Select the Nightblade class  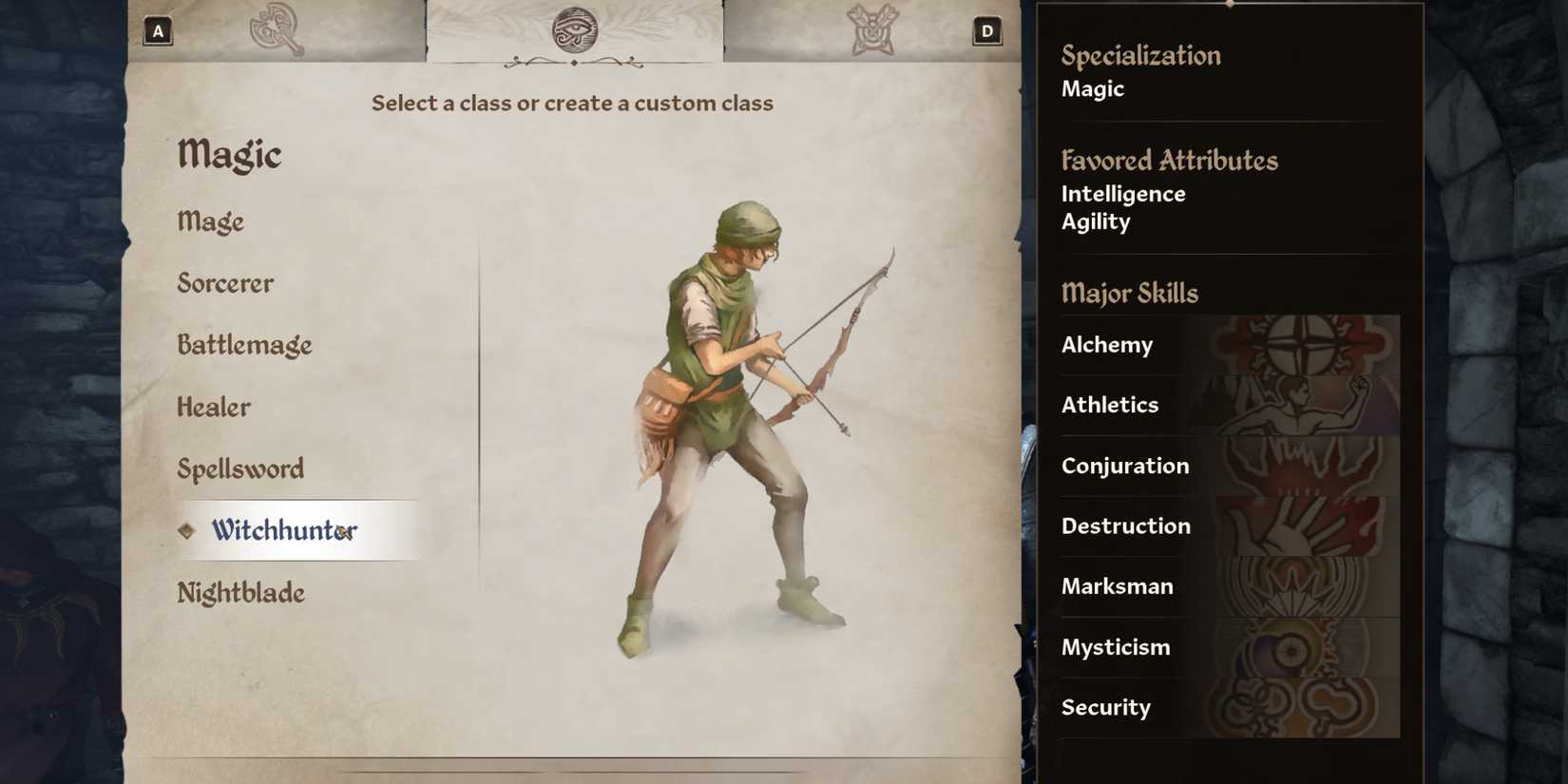240,592
